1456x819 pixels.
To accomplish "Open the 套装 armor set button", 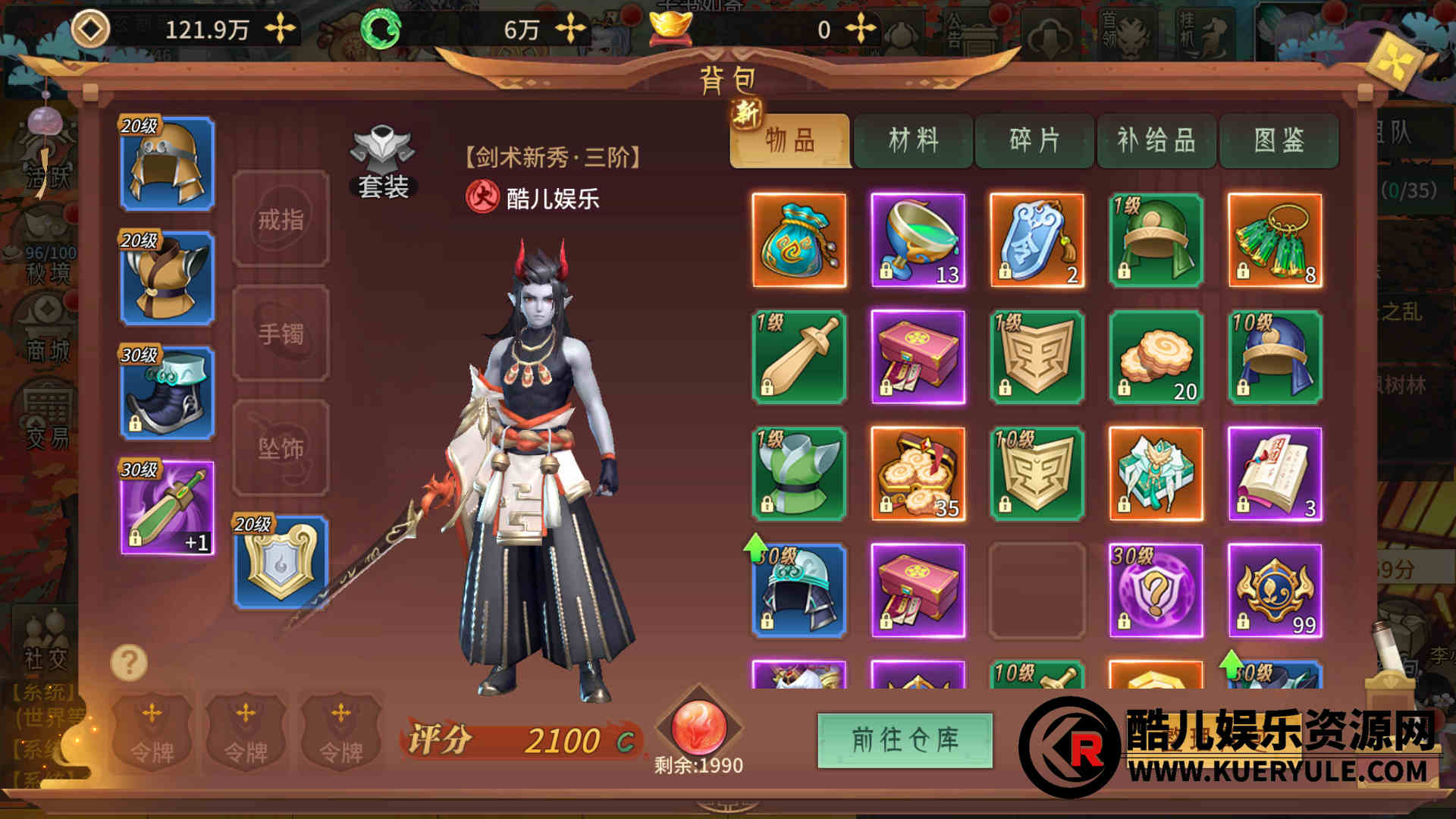I will pyautogui.click(x=383, y=165).
